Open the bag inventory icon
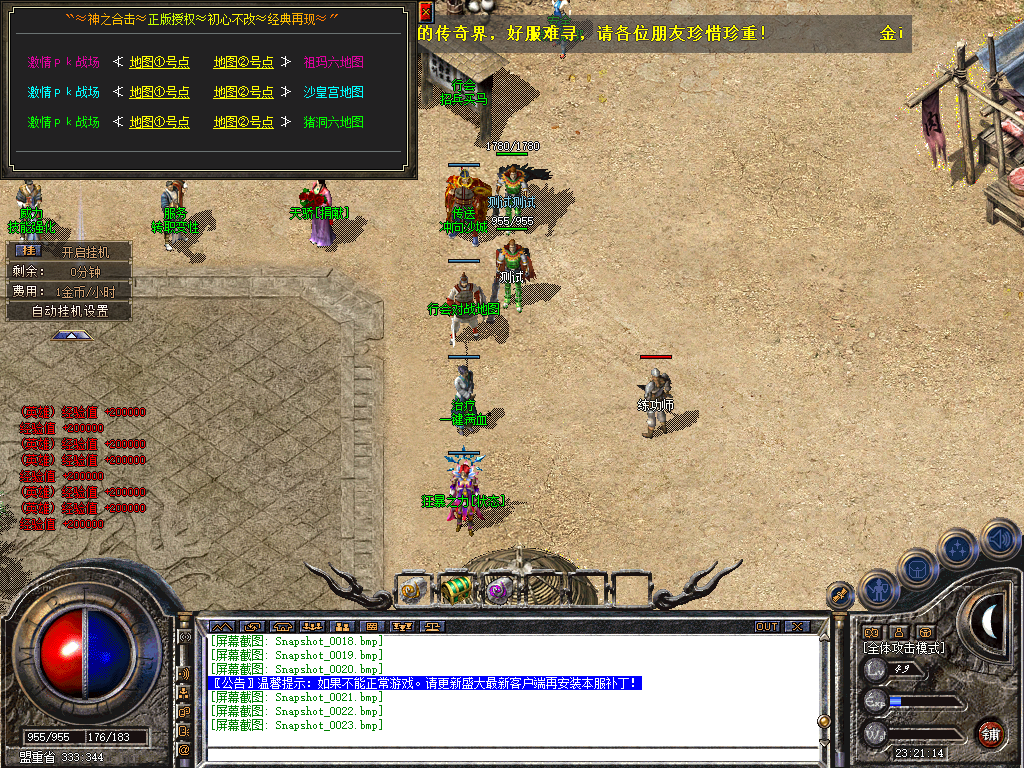Screen dimensions: 1024x768 coord(917,568)
